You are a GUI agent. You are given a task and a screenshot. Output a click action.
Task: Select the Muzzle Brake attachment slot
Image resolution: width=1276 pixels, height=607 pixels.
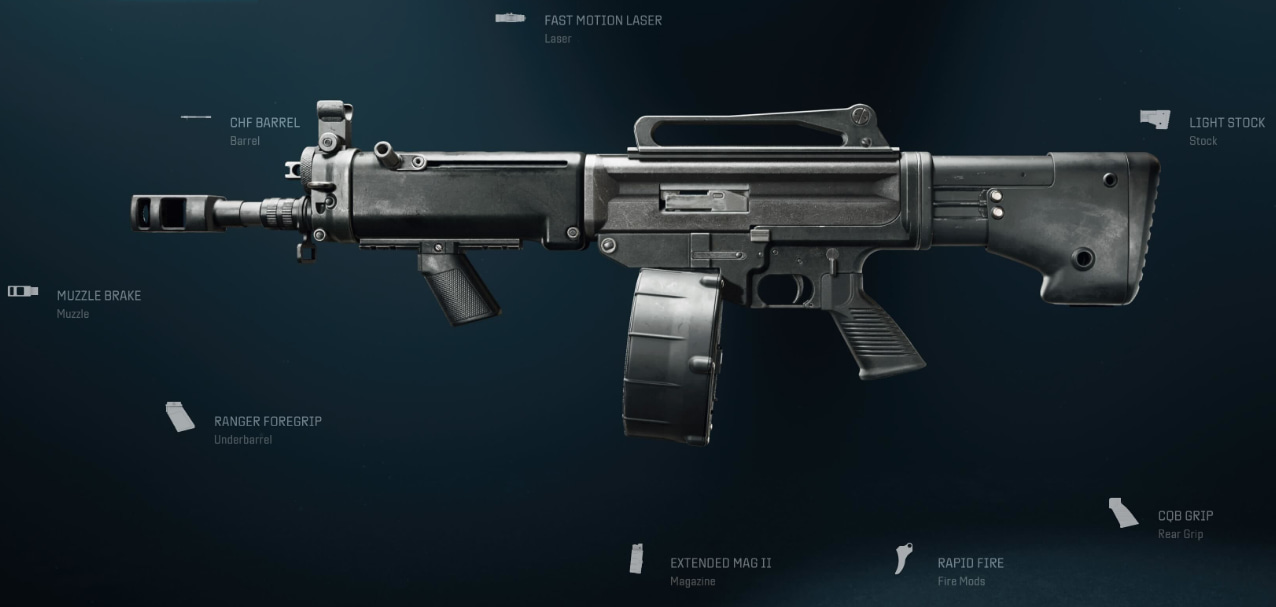tap(98, 296)
